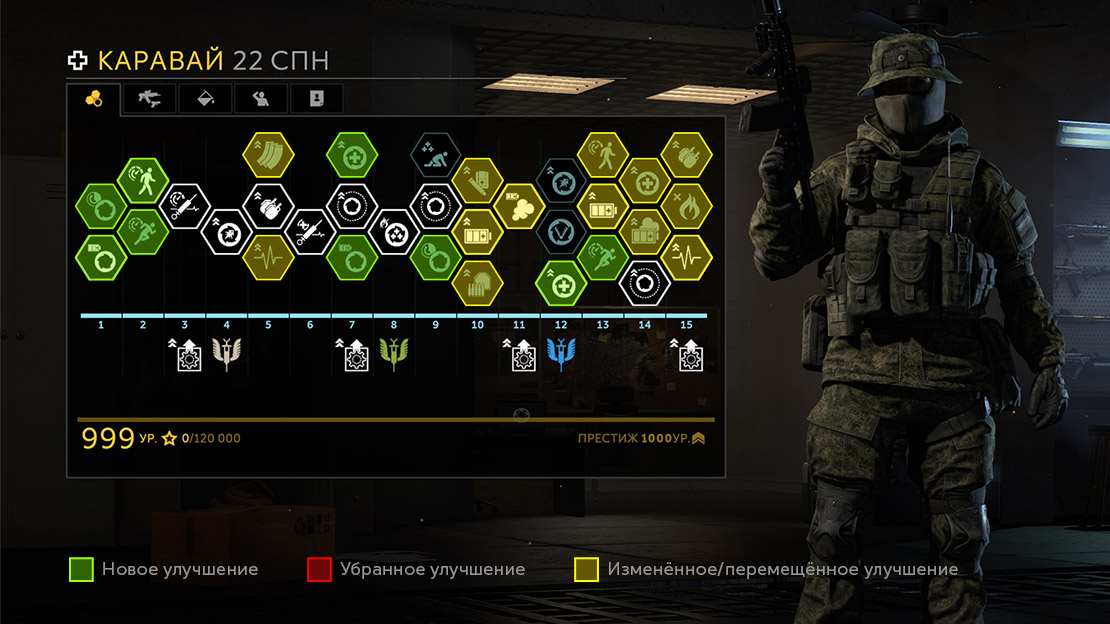Switch to the weapons tab with rifle icon
Screen dimensions: 1110x624
coord(148,98)
